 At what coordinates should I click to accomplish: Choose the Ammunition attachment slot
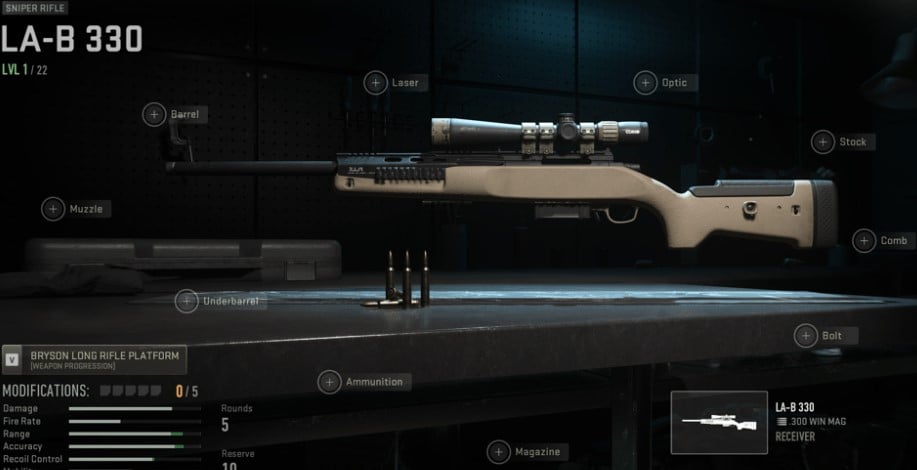point(330,382)
